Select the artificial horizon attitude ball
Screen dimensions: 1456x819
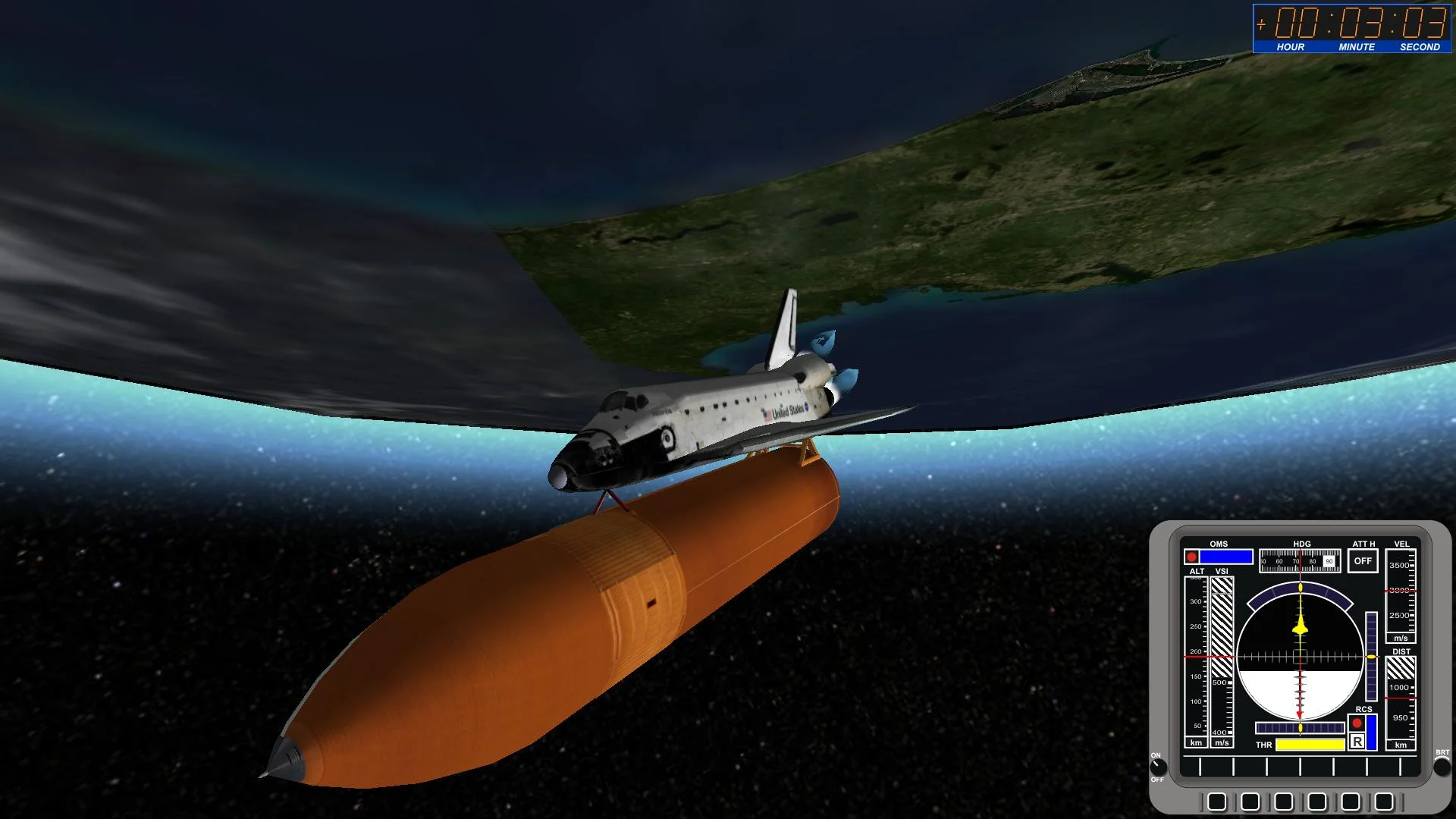click(1300, 657)
